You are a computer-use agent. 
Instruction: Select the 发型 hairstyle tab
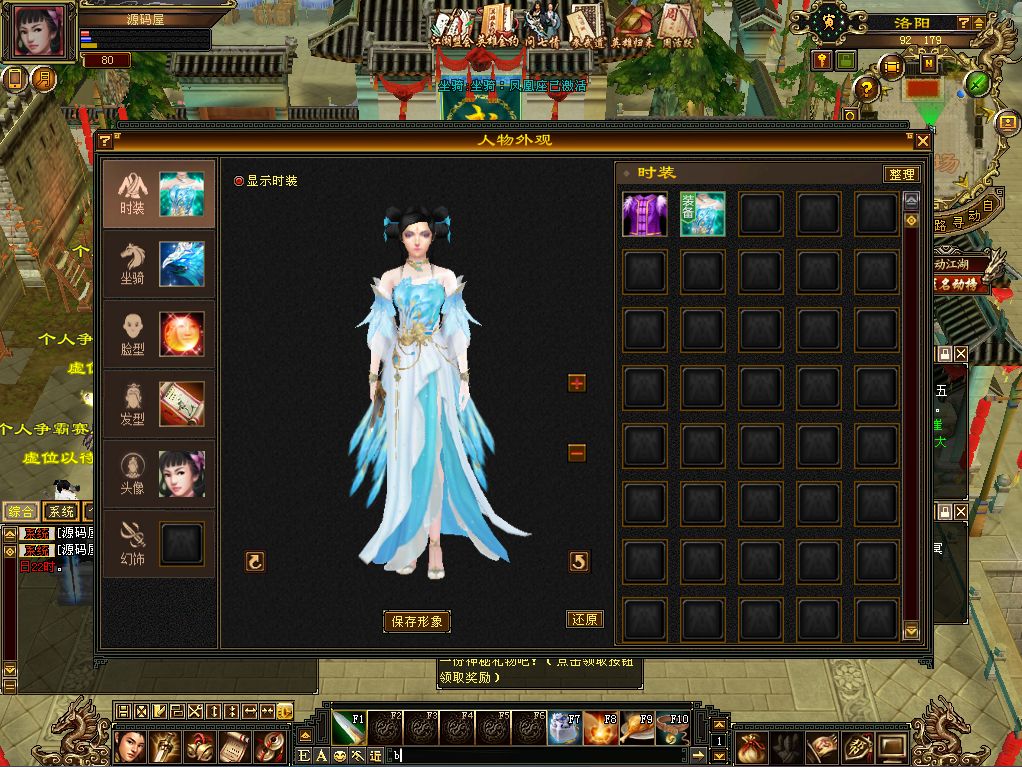(158, 404)
